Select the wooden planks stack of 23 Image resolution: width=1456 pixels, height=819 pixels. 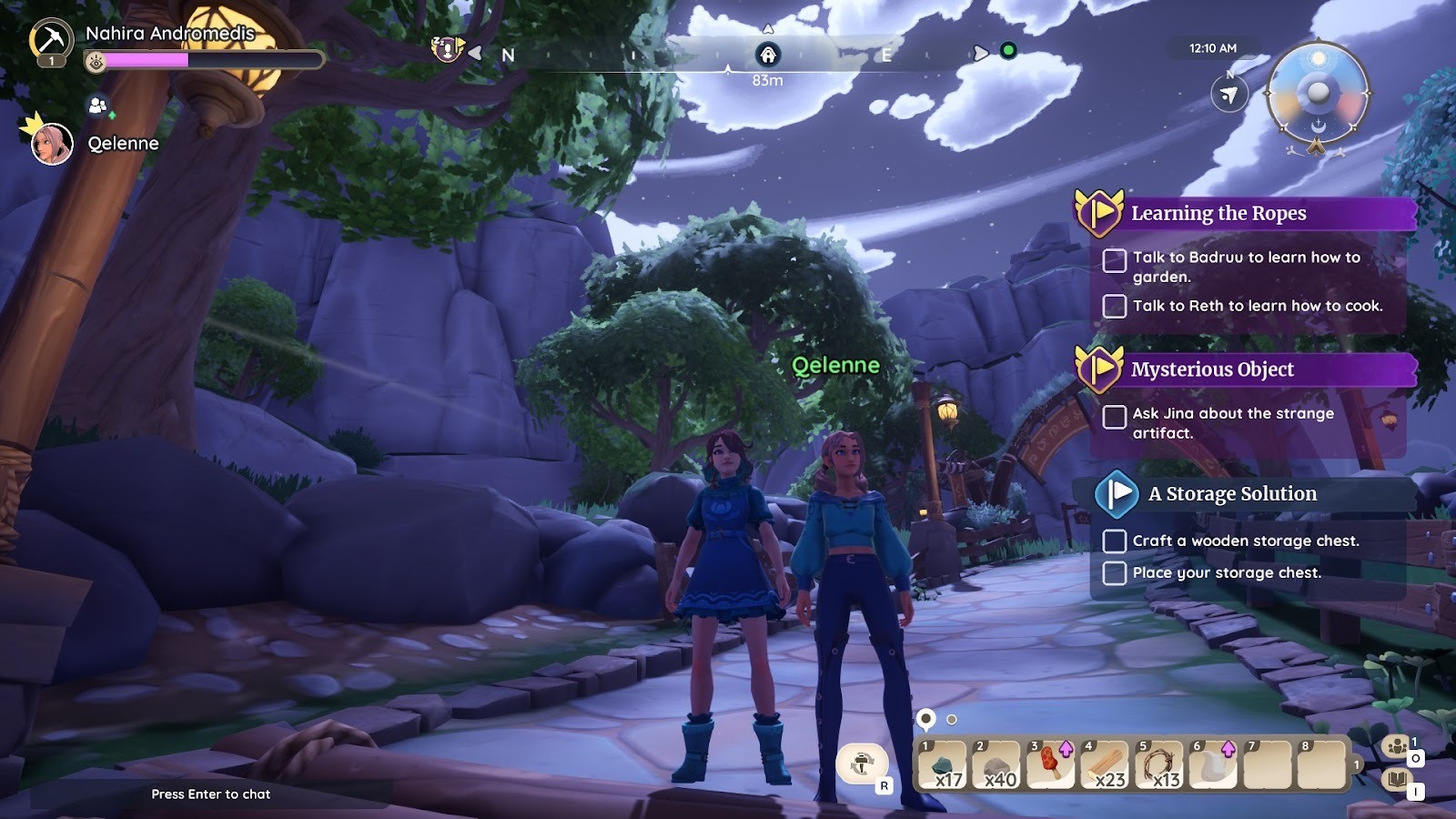click(1104, 764)
